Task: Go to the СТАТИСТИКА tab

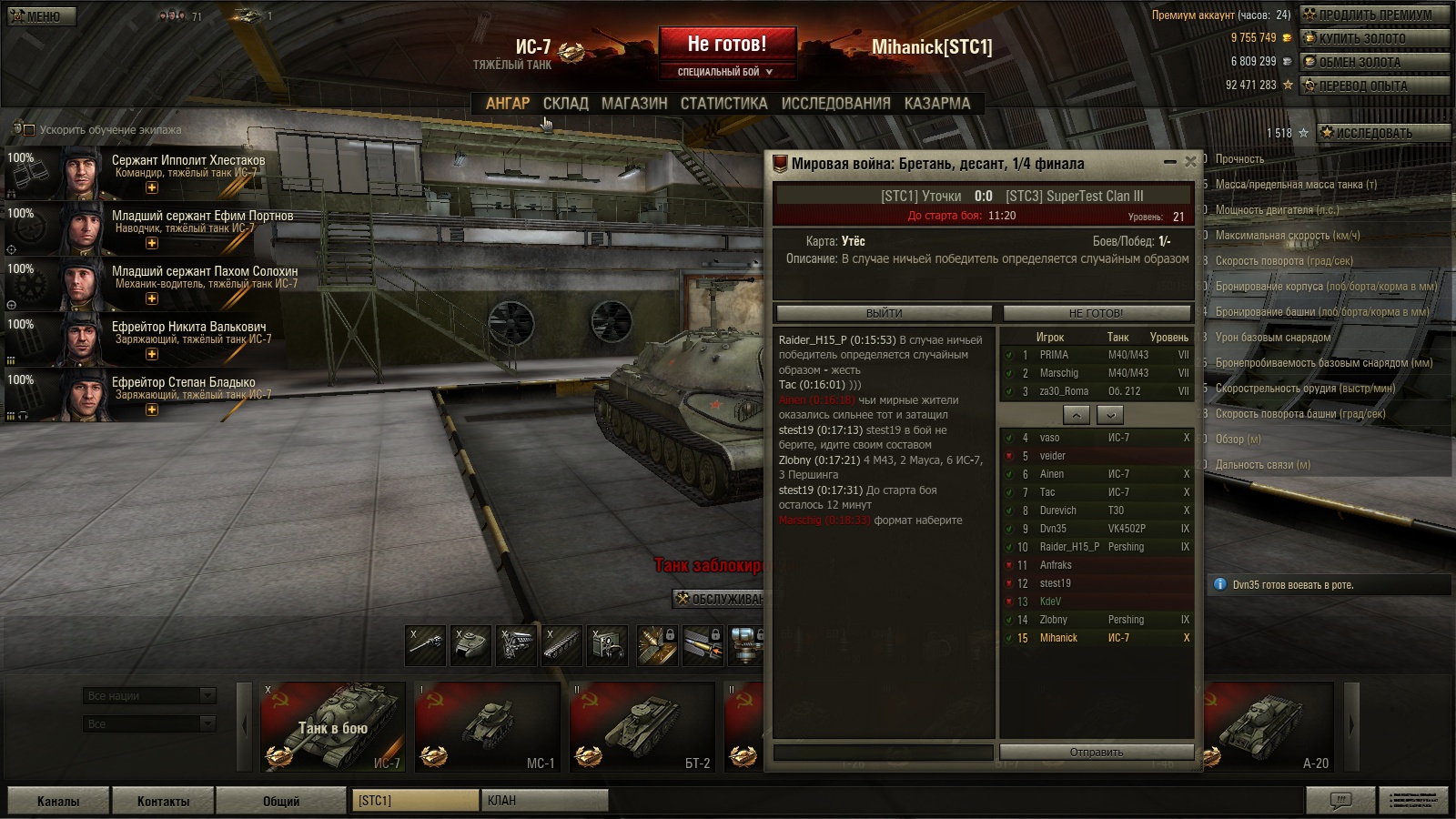Action: (x=723, y=104)
